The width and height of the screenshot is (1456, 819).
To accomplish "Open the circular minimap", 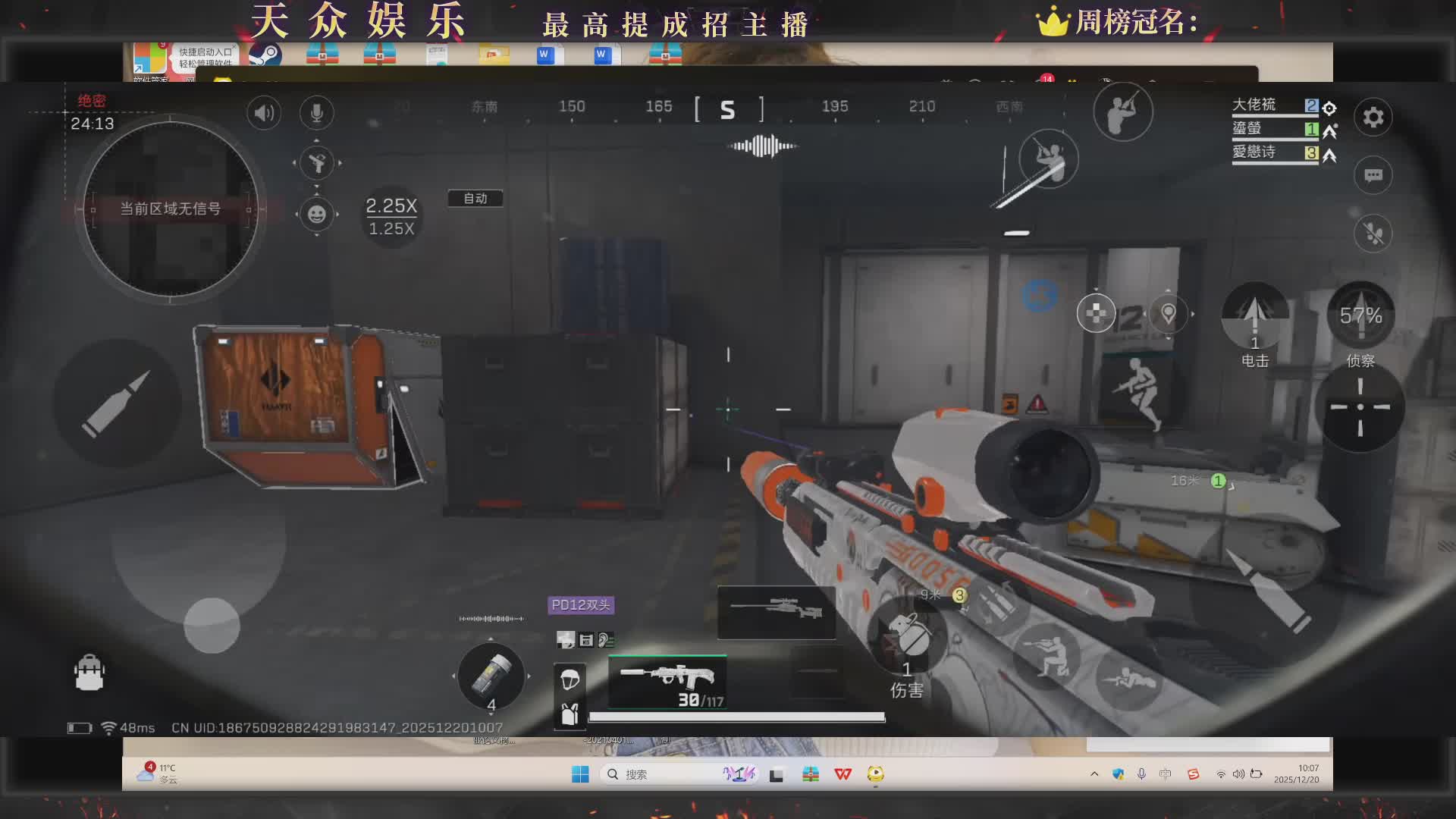I will coord(170,209).
